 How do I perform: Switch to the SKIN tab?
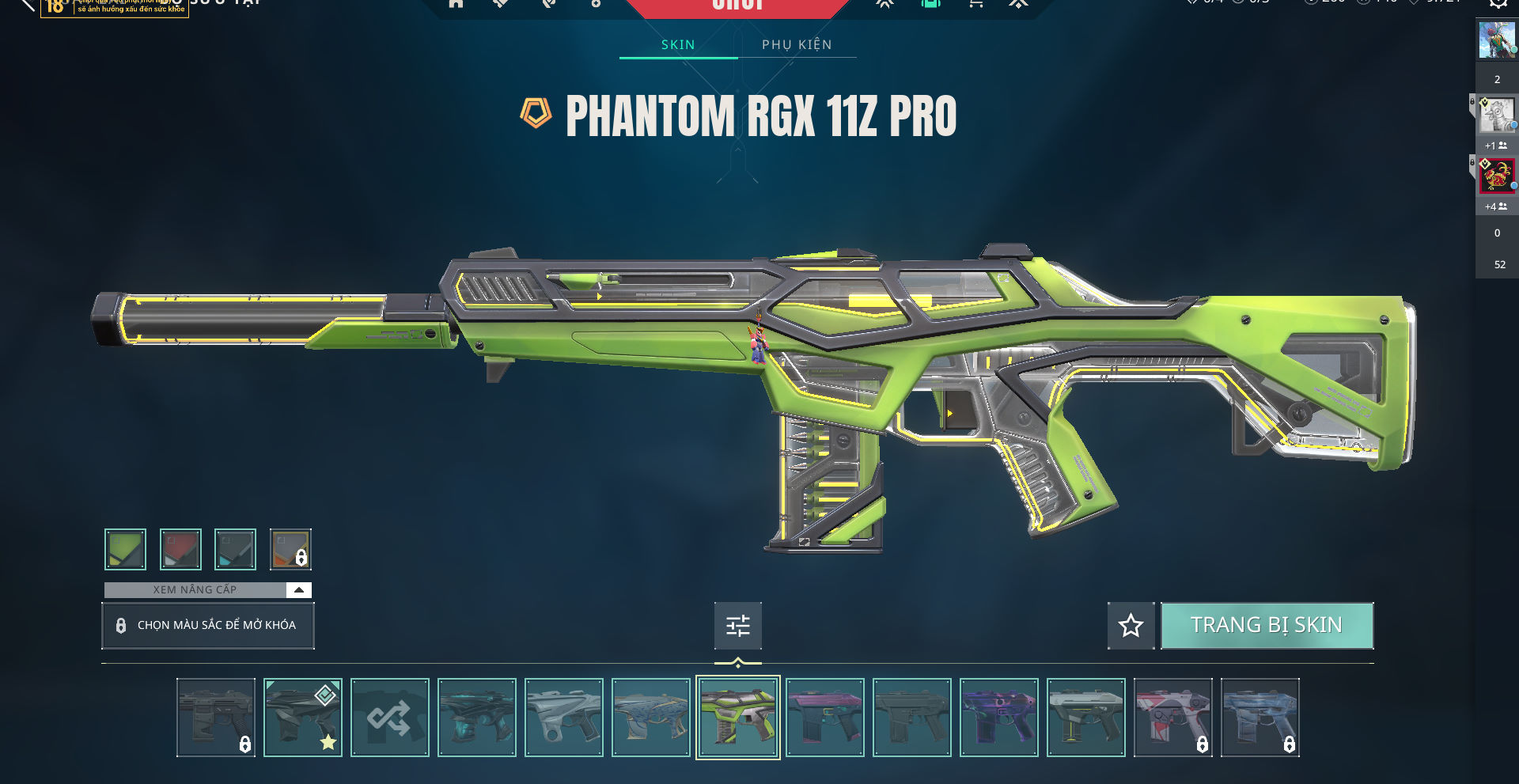(678, 44)
